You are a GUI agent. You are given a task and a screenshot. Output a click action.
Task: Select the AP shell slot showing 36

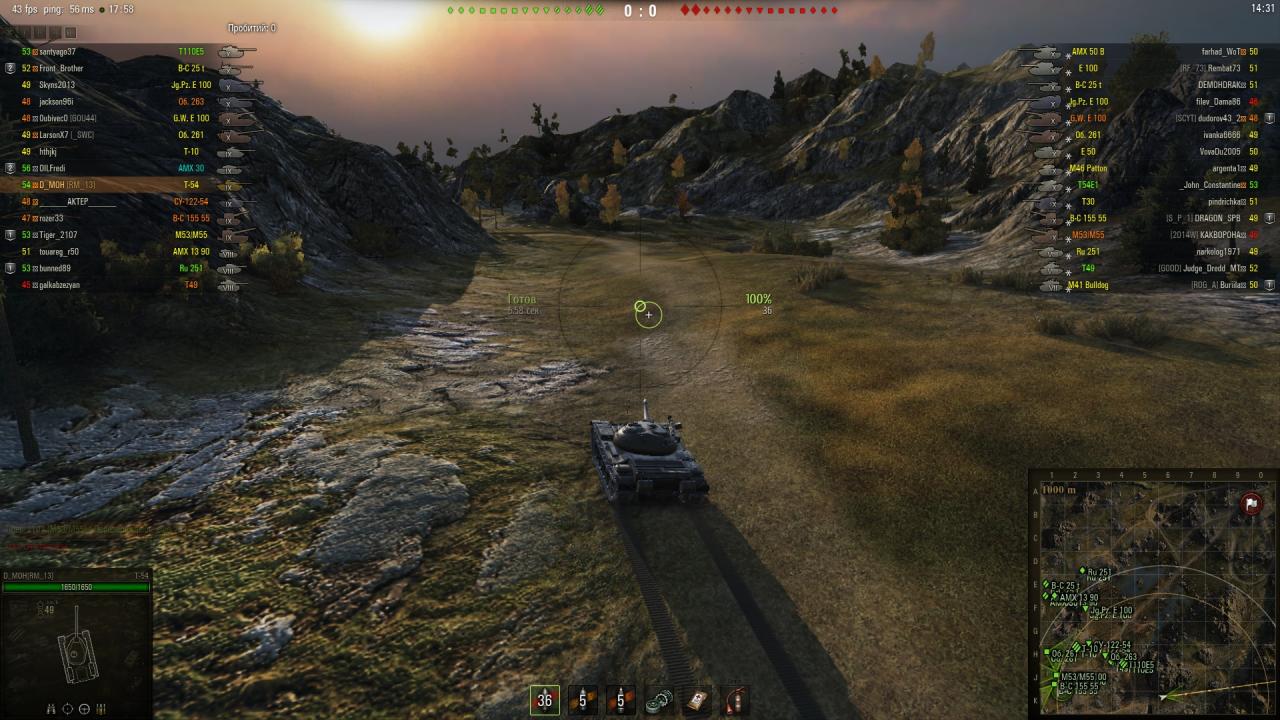[545, 700]
